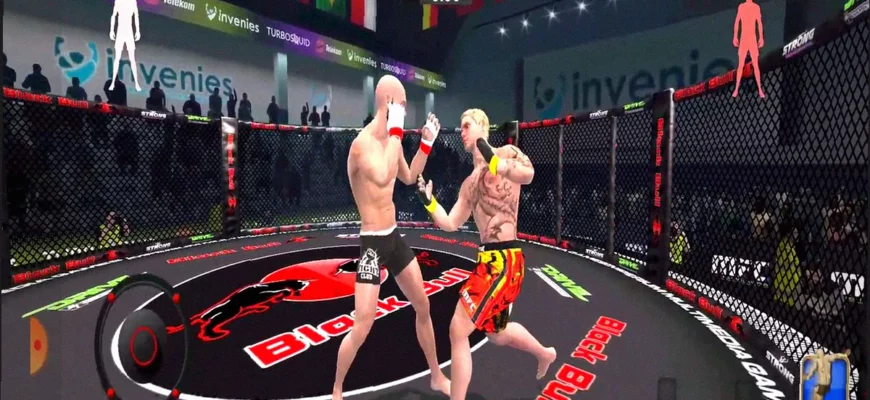Image resolution: width=870 pixels, height=400 pixels.
Task: Tap the virtual movement joystick
Action: point(143,344)
